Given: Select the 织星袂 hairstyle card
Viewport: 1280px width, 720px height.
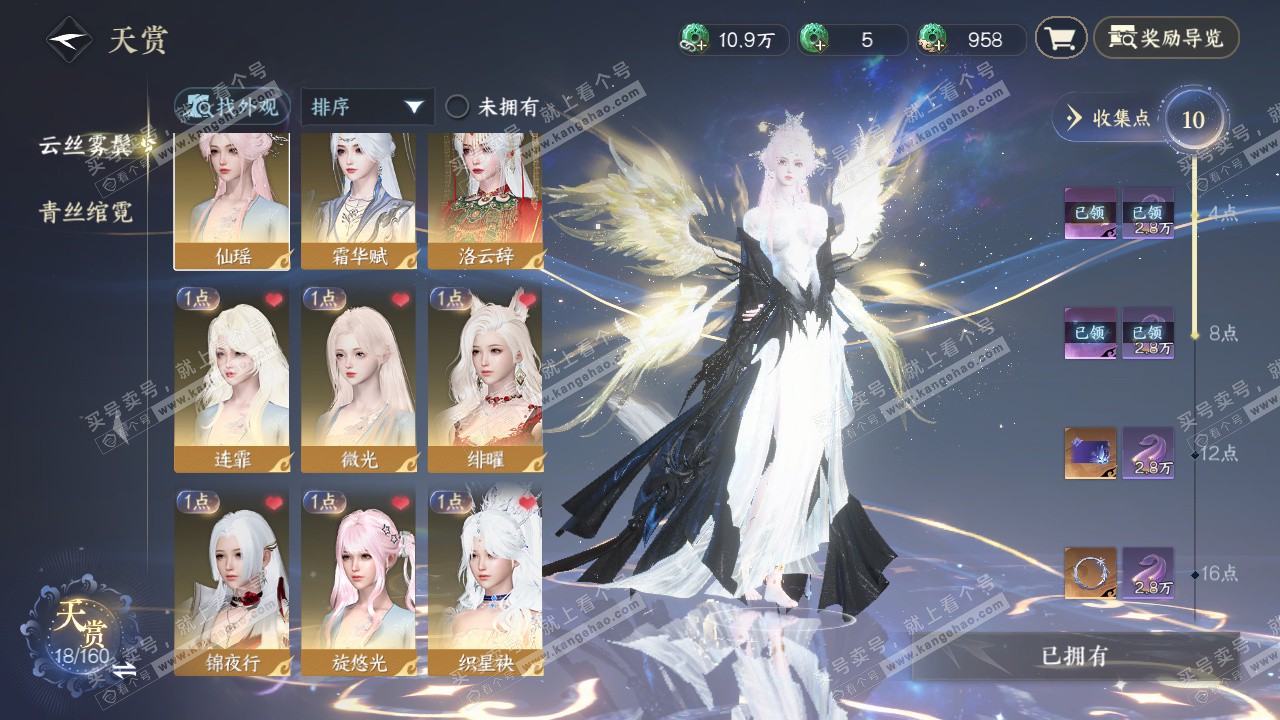Looking at the screenshot, I should point(485,582).
